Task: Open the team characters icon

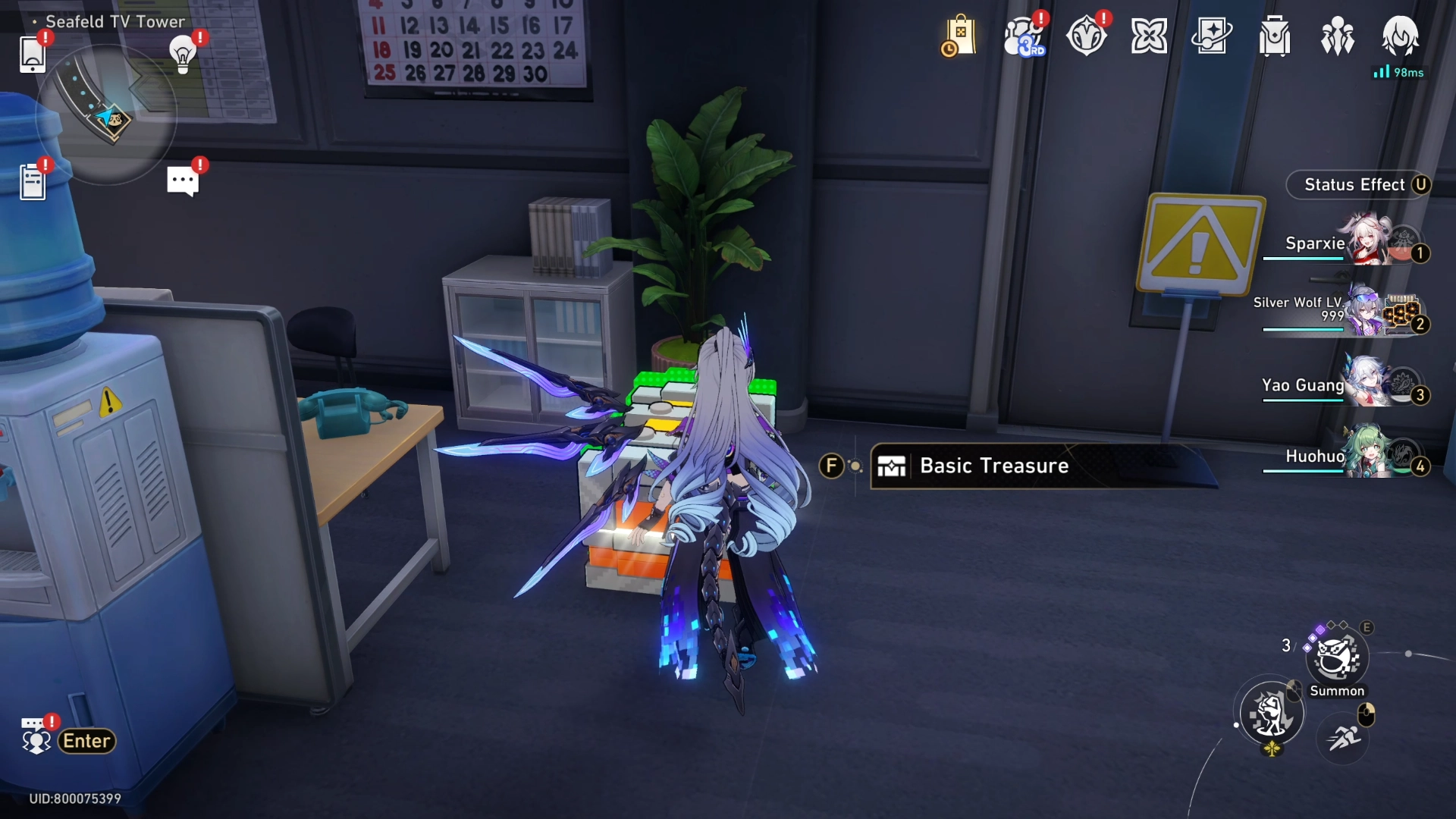Action: pos(1338,36)
